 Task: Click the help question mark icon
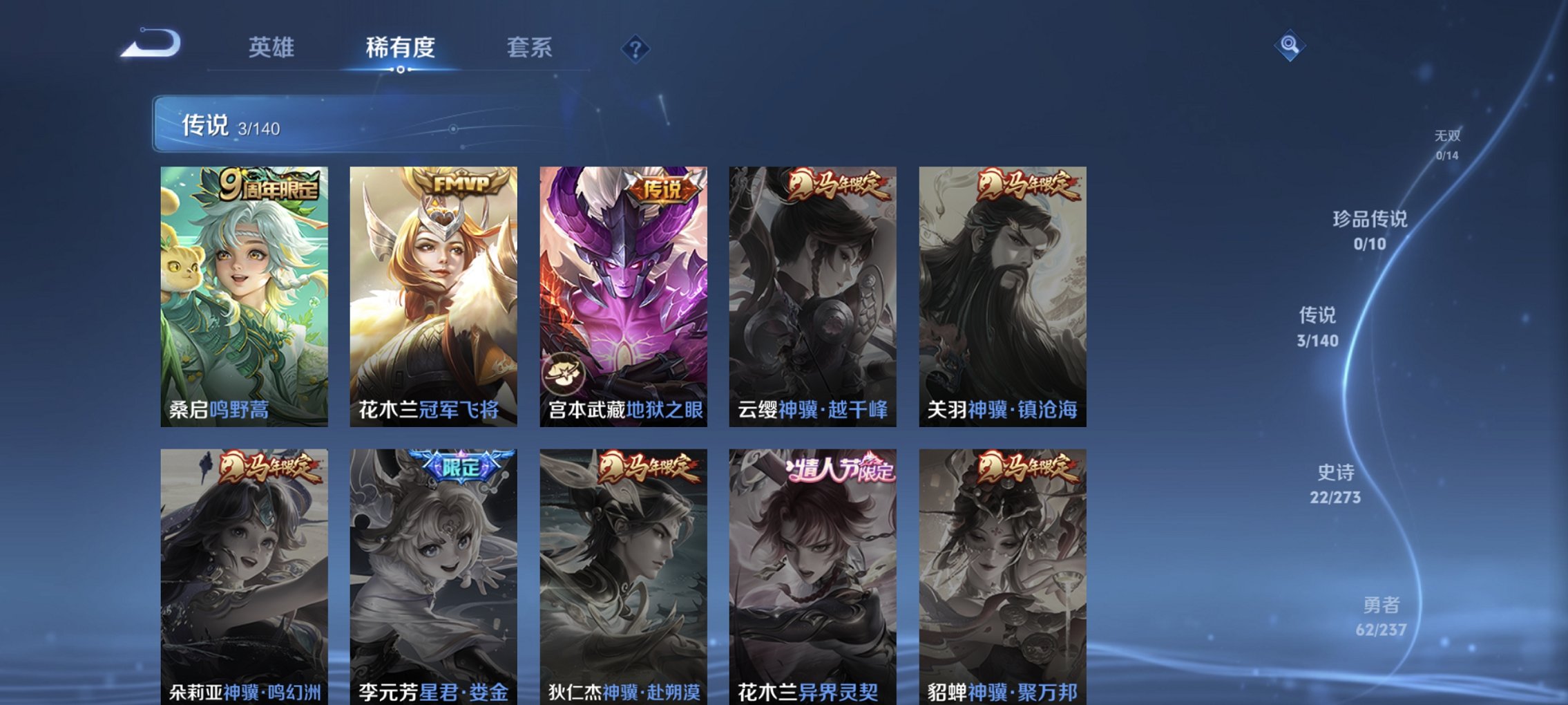pos(635,48)
